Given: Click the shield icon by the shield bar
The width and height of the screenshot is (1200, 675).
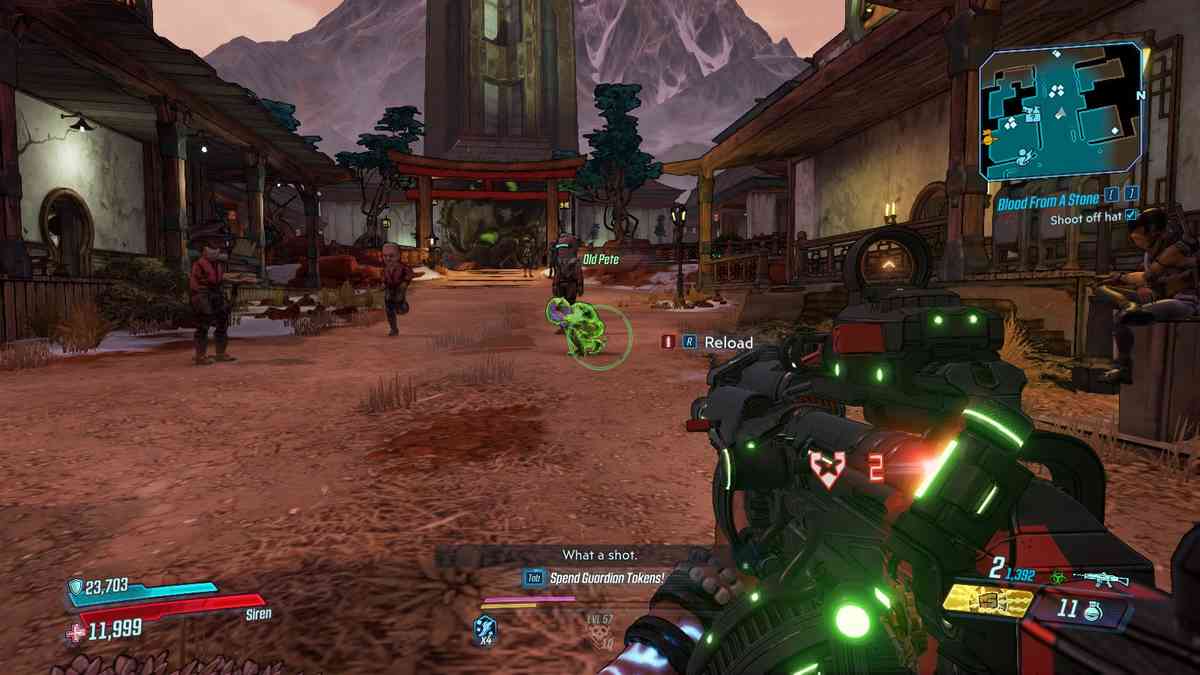Looking at the screenshot, I should (76, 588).
